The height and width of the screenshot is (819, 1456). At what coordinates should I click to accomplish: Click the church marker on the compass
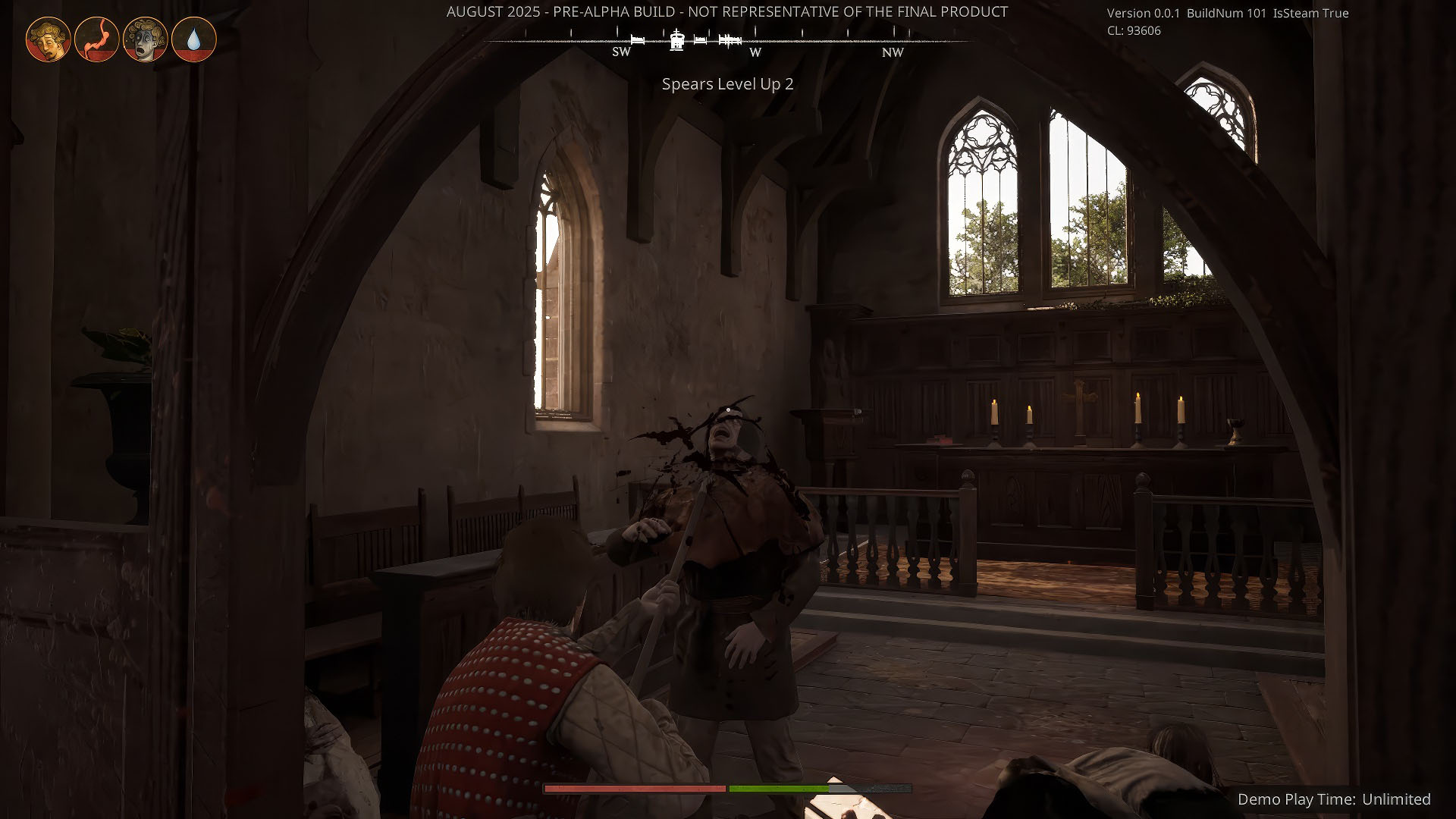(x=676, y=42)
